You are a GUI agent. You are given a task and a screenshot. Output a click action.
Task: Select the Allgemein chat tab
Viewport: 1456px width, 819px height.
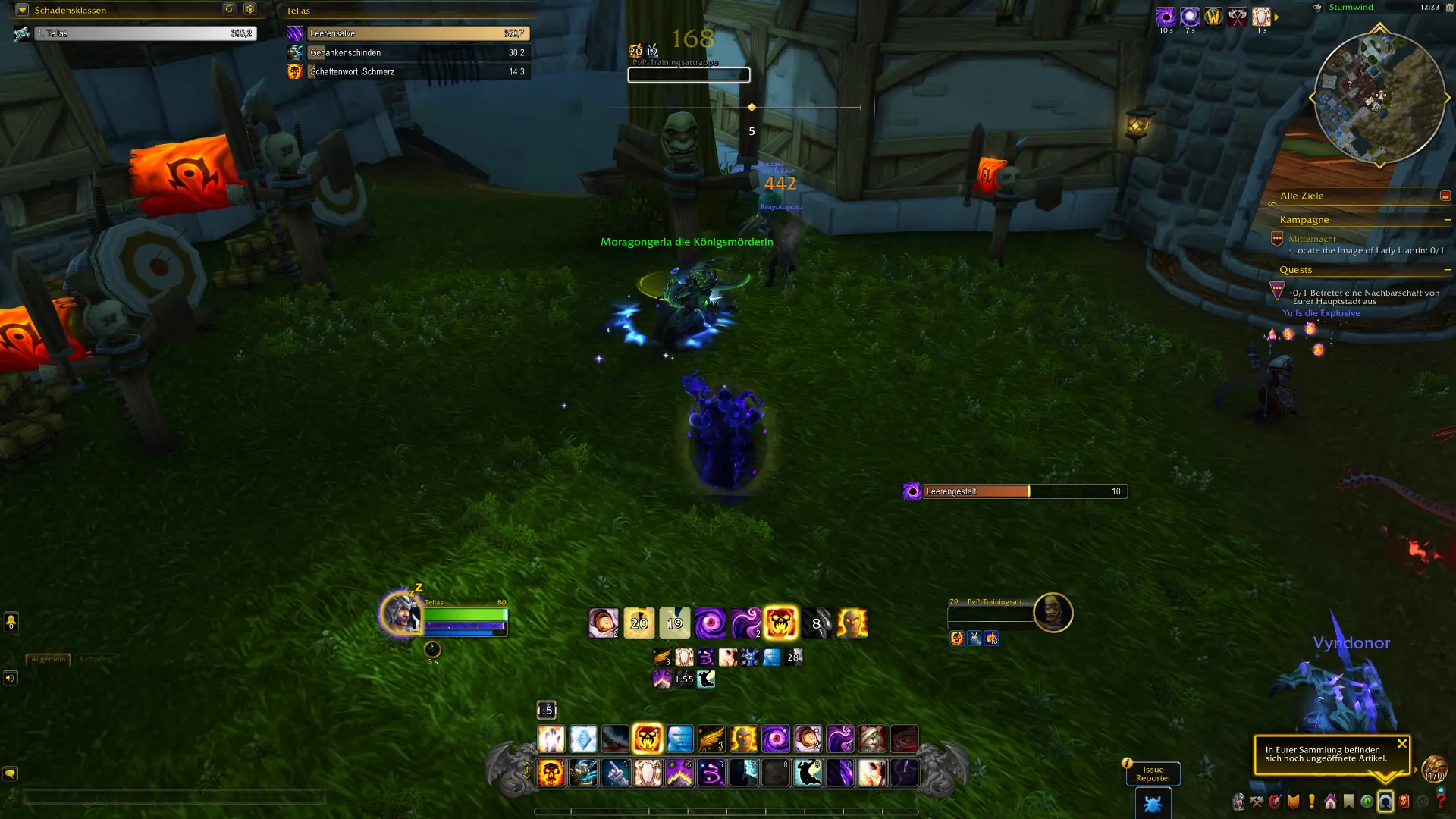pyautogui.click(x=49, y=660)
